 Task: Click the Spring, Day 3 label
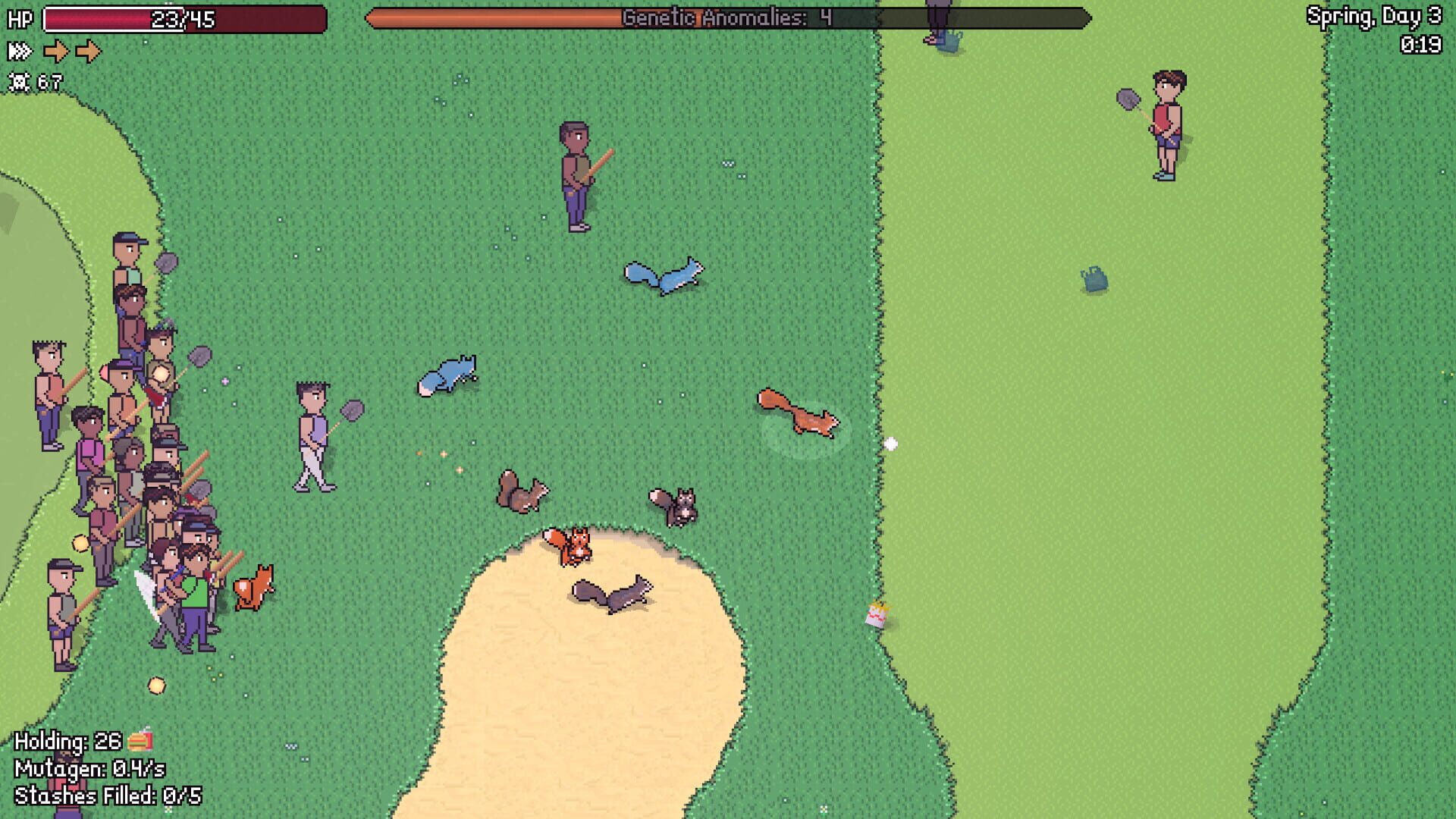pos(1376,17)
